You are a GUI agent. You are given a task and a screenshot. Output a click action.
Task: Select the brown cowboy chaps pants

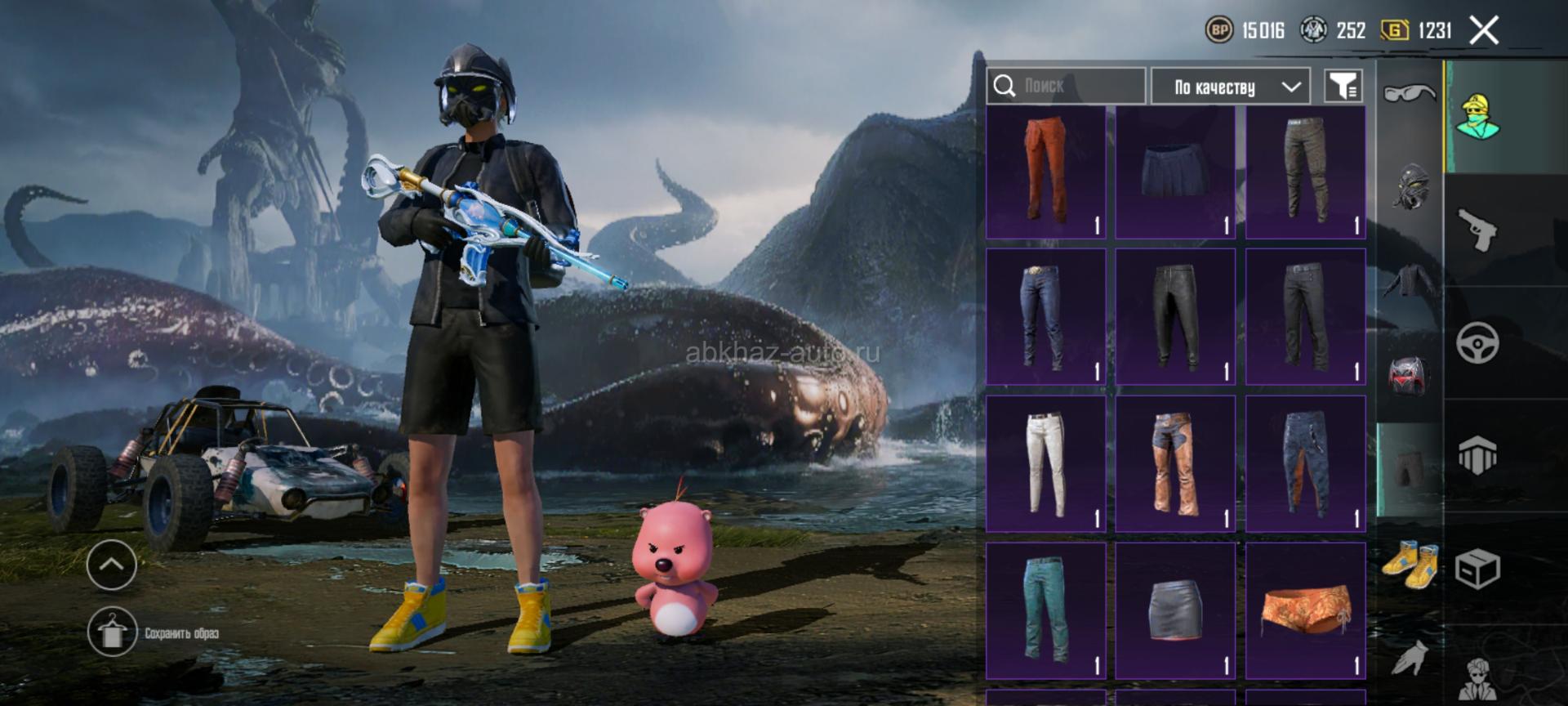tap(1175, 464)
